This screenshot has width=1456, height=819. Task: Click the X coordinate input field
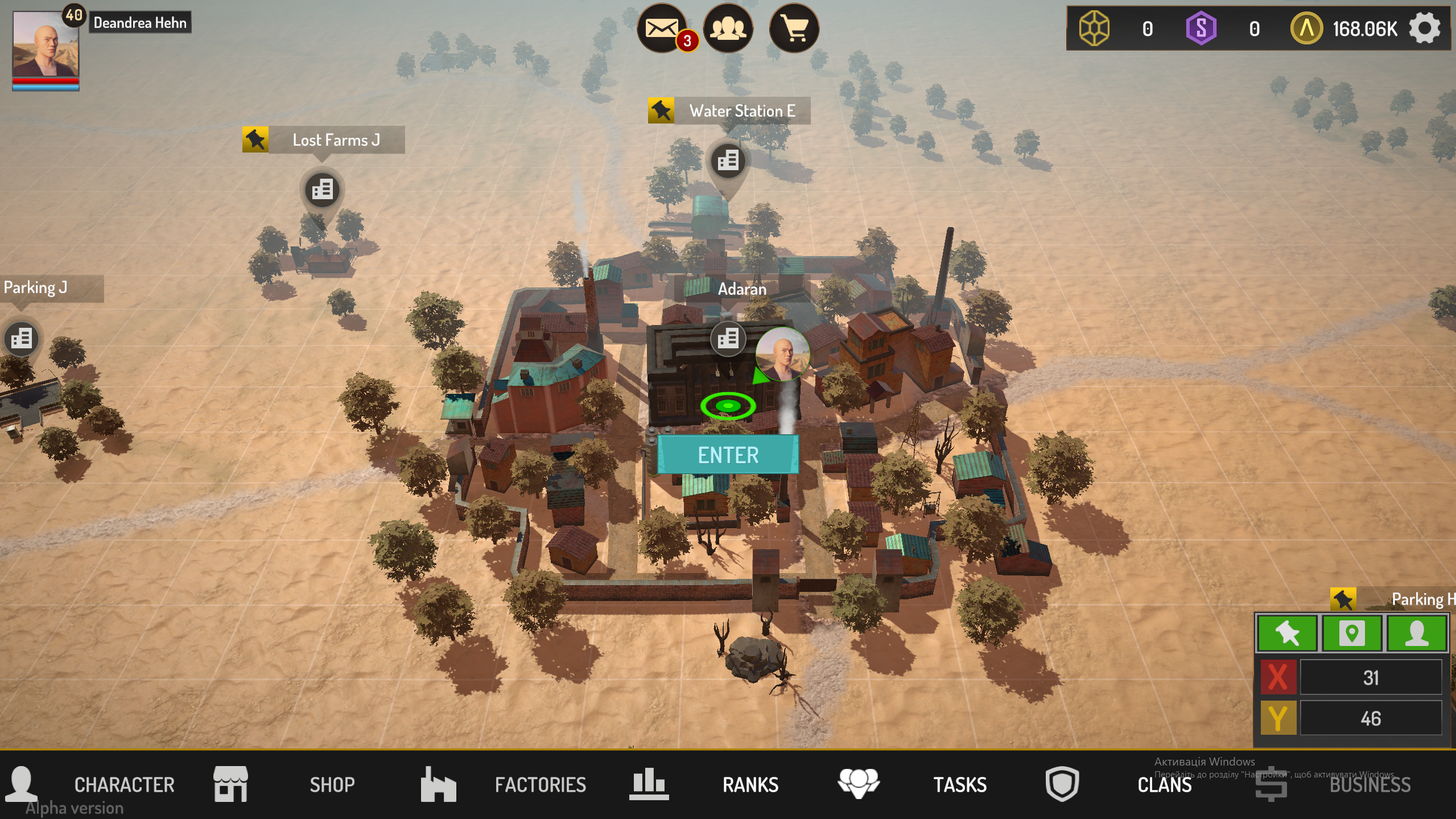(1372, 677)
